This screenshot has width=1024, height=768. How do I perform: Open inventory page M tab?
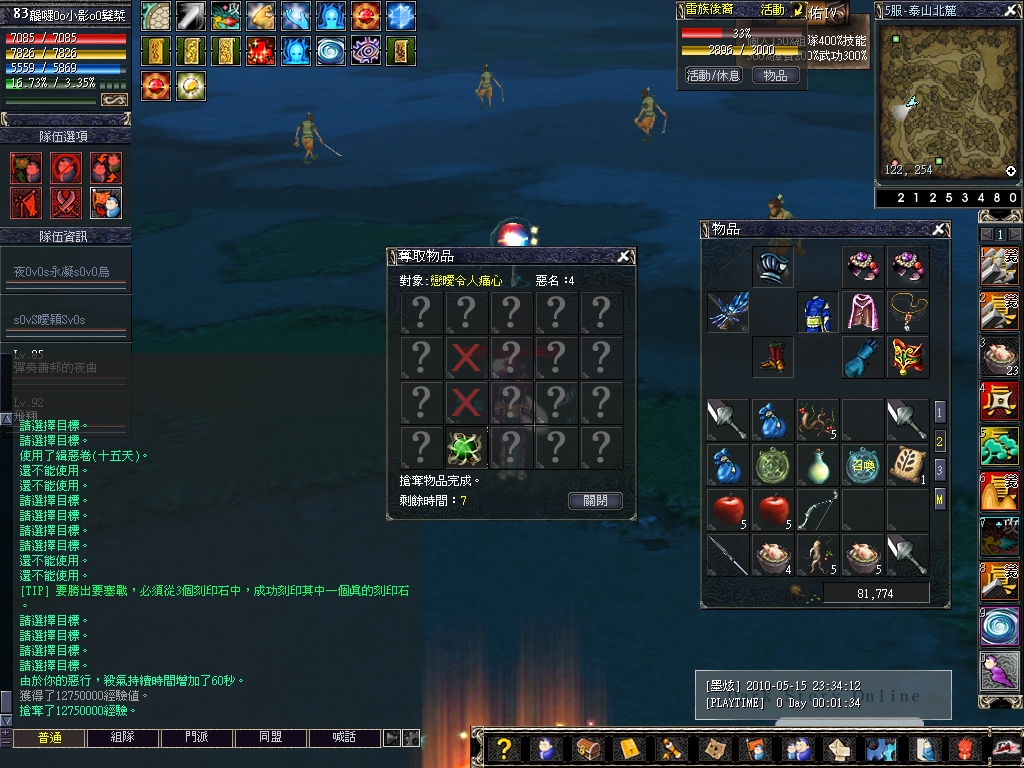[940, 496]
